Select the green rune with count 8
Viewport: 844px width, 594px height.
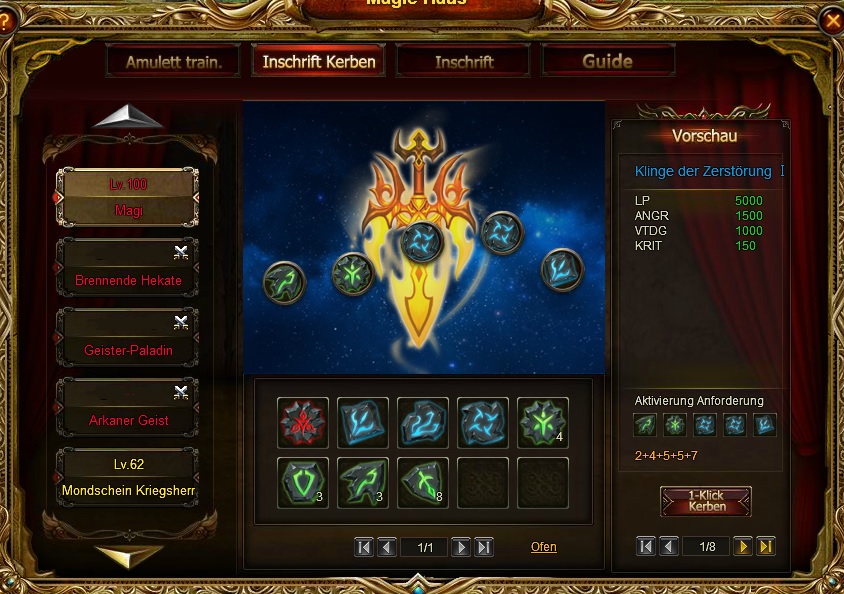click(422, 482)
